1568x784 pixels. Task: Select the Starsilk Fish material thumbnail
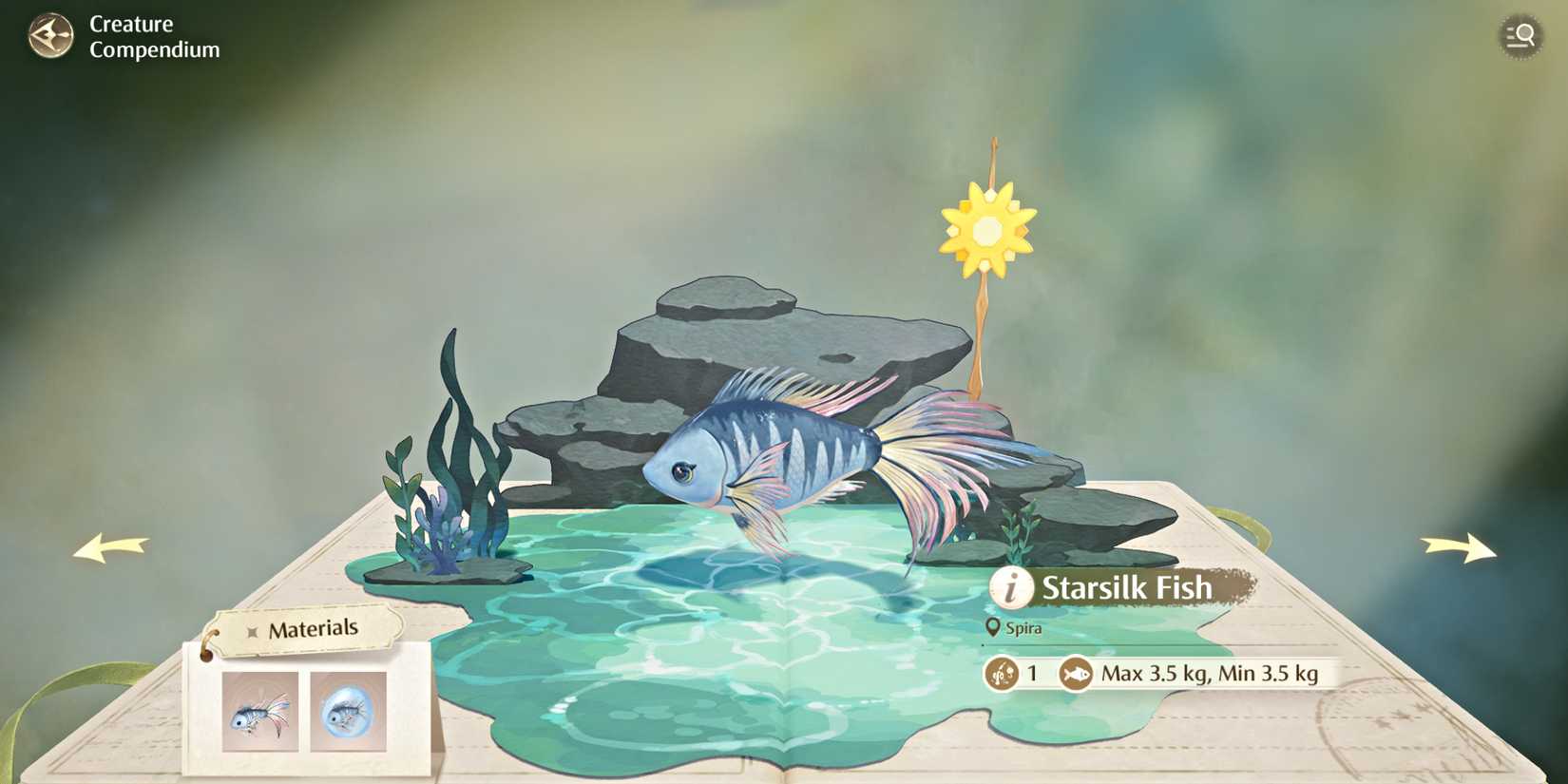point(258,713)
